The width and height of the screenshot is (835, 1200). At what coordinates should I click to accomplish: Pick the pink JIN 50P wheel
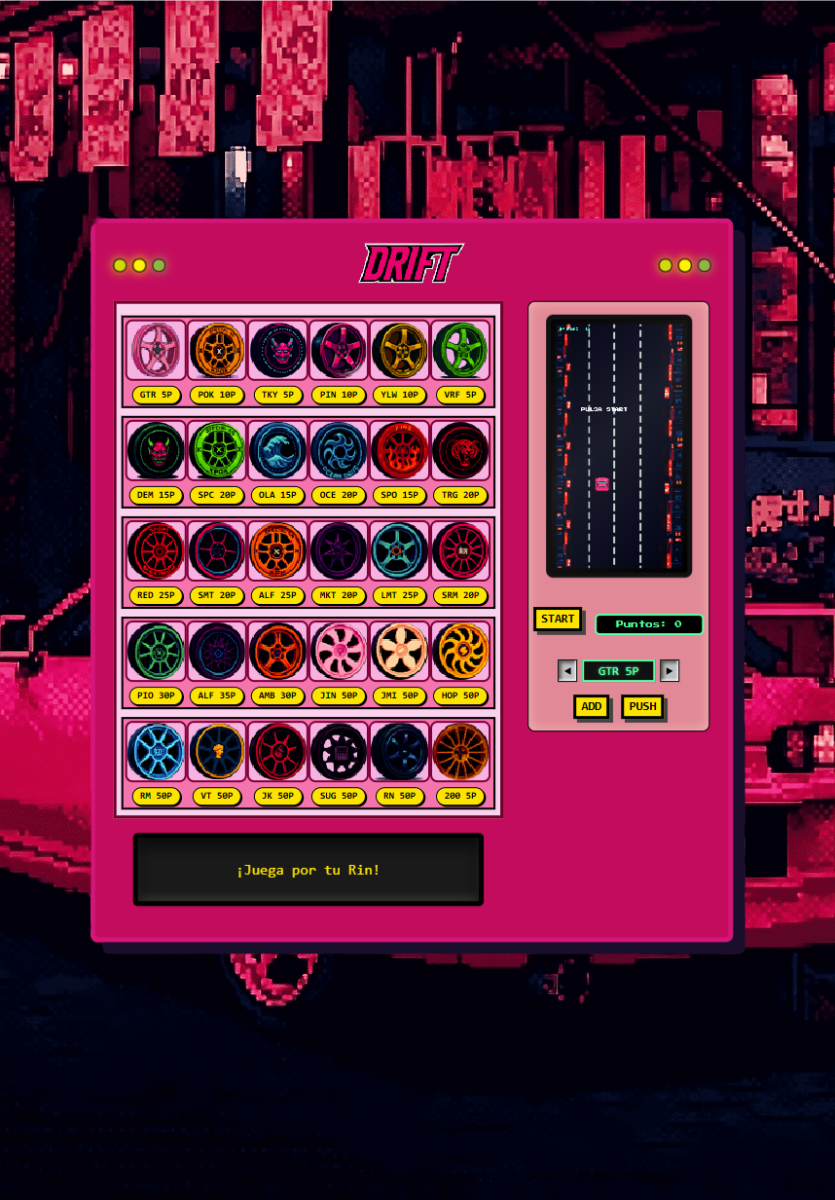tap(338, 651)
